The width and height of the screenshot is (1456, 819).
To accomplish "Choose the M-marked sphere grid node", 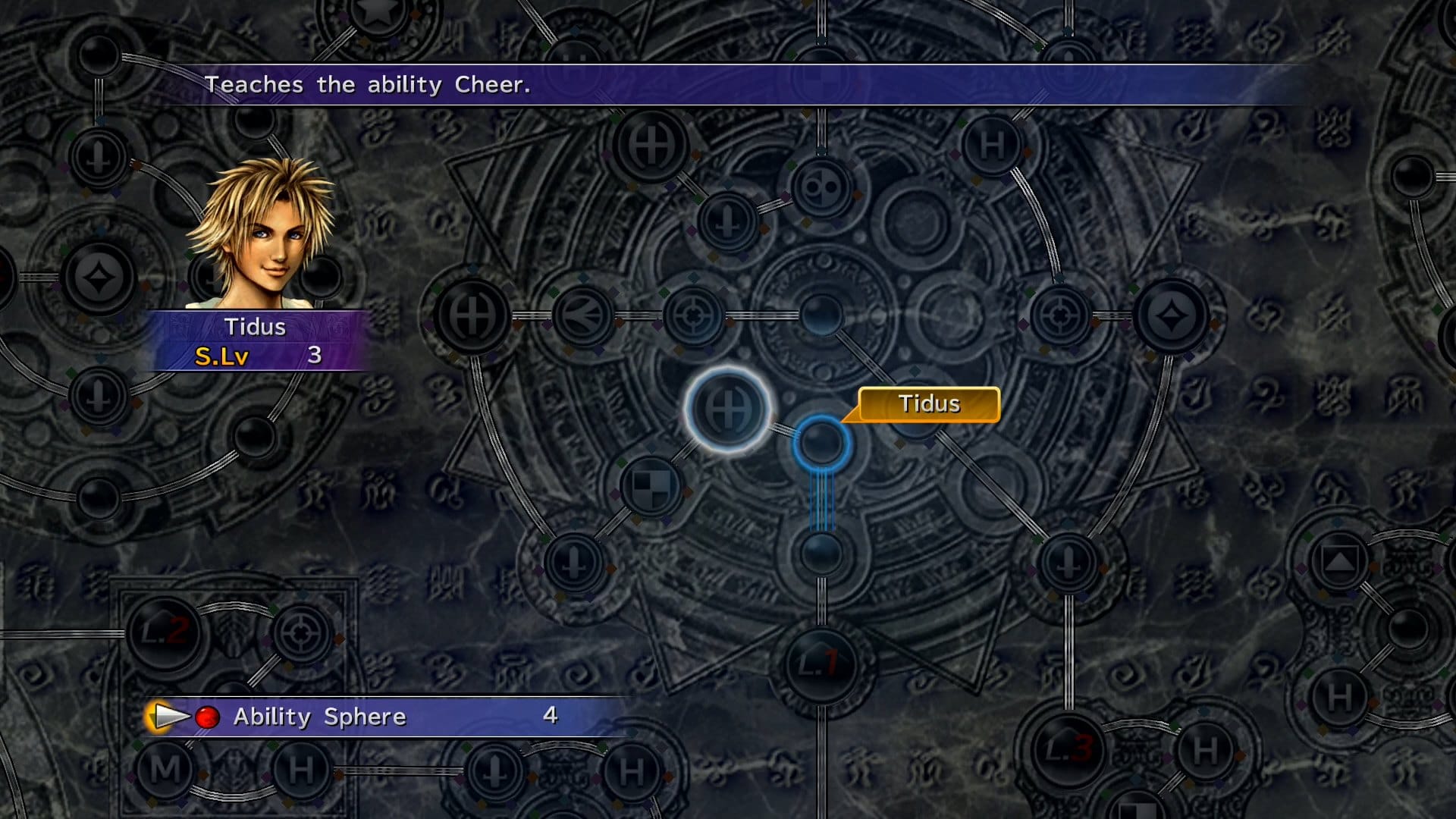I will (165, 769).
